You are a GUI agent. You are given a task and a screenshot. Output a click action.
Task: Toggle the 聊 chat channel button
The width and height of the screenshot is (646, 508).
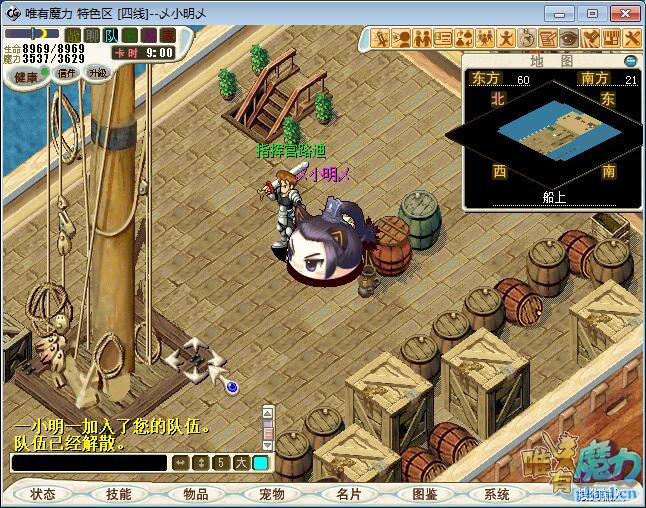[92, 36]
